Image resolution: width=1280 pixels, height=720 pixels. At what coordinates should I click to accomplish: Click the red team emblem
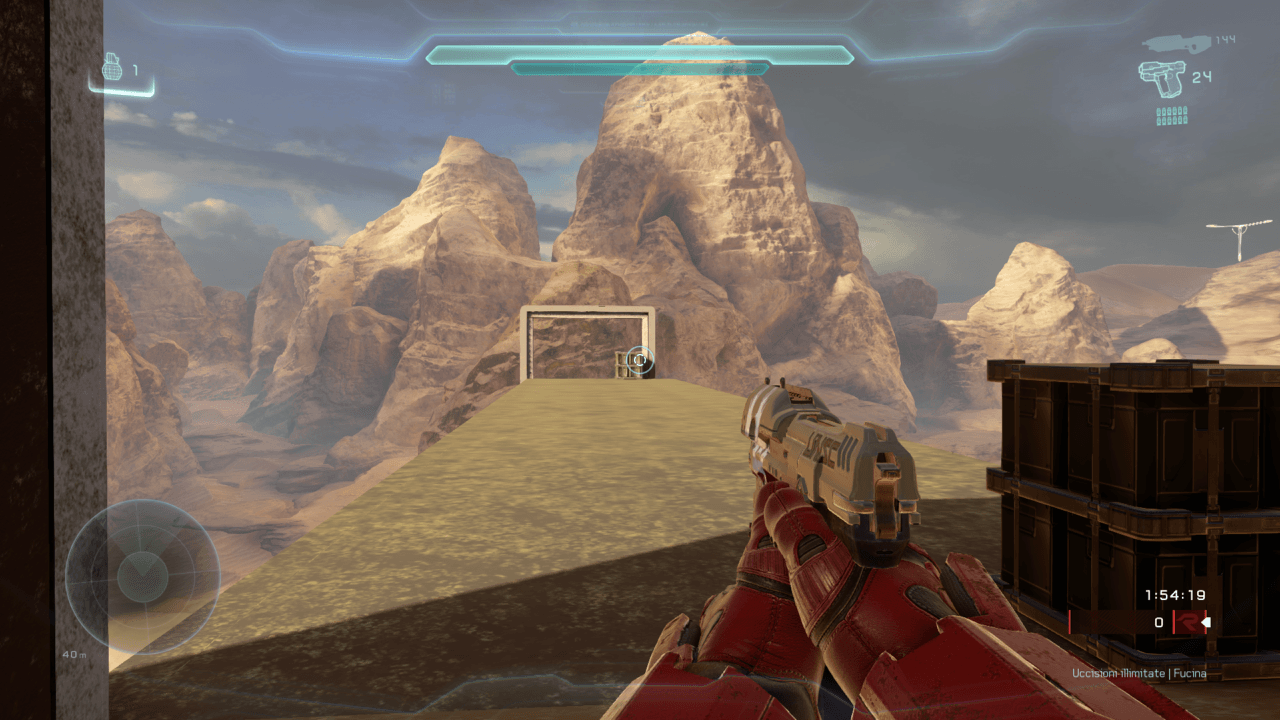tap(1186, 622)
